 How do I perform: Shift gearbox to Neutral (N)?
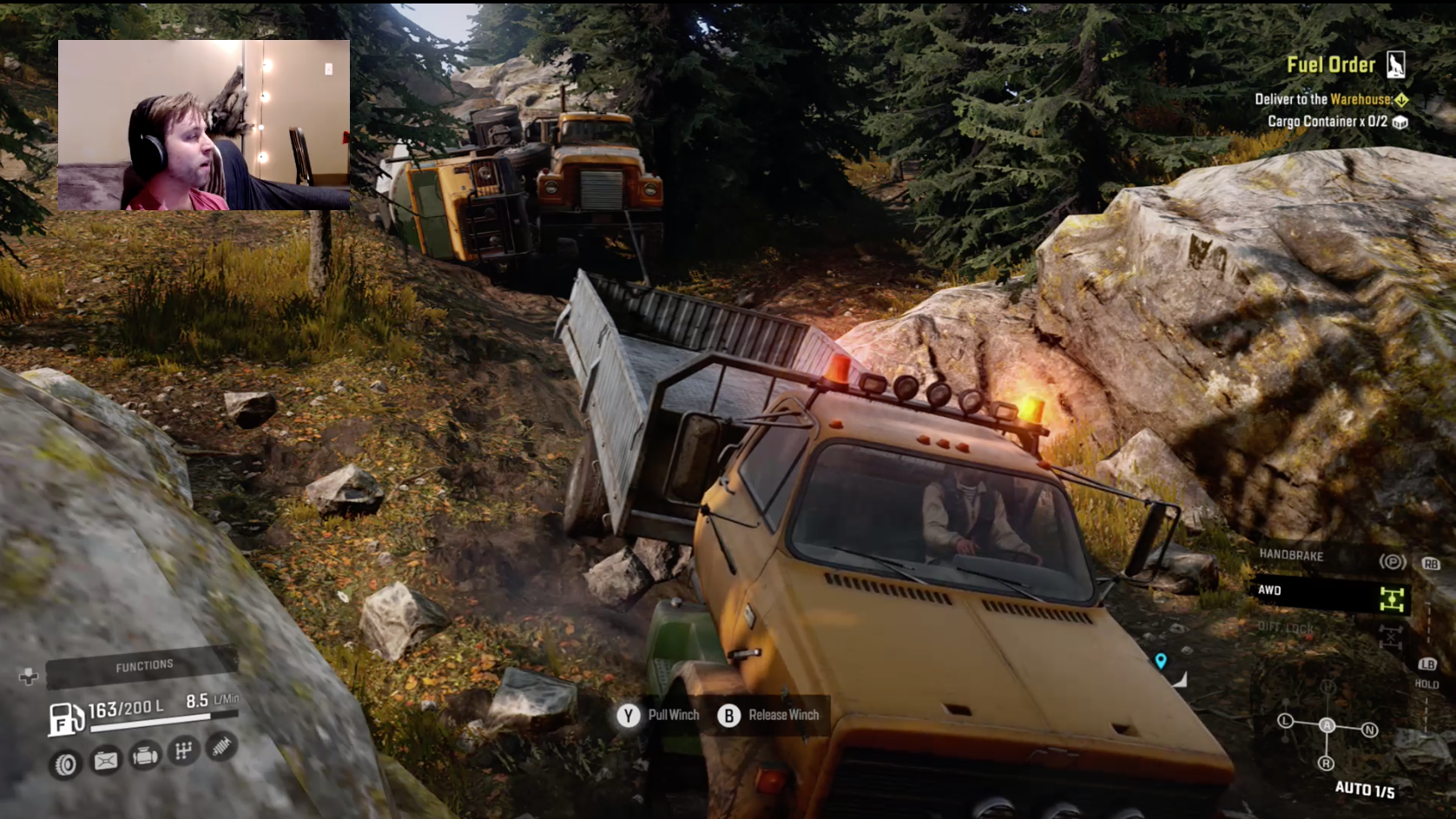click(1369, 730)
